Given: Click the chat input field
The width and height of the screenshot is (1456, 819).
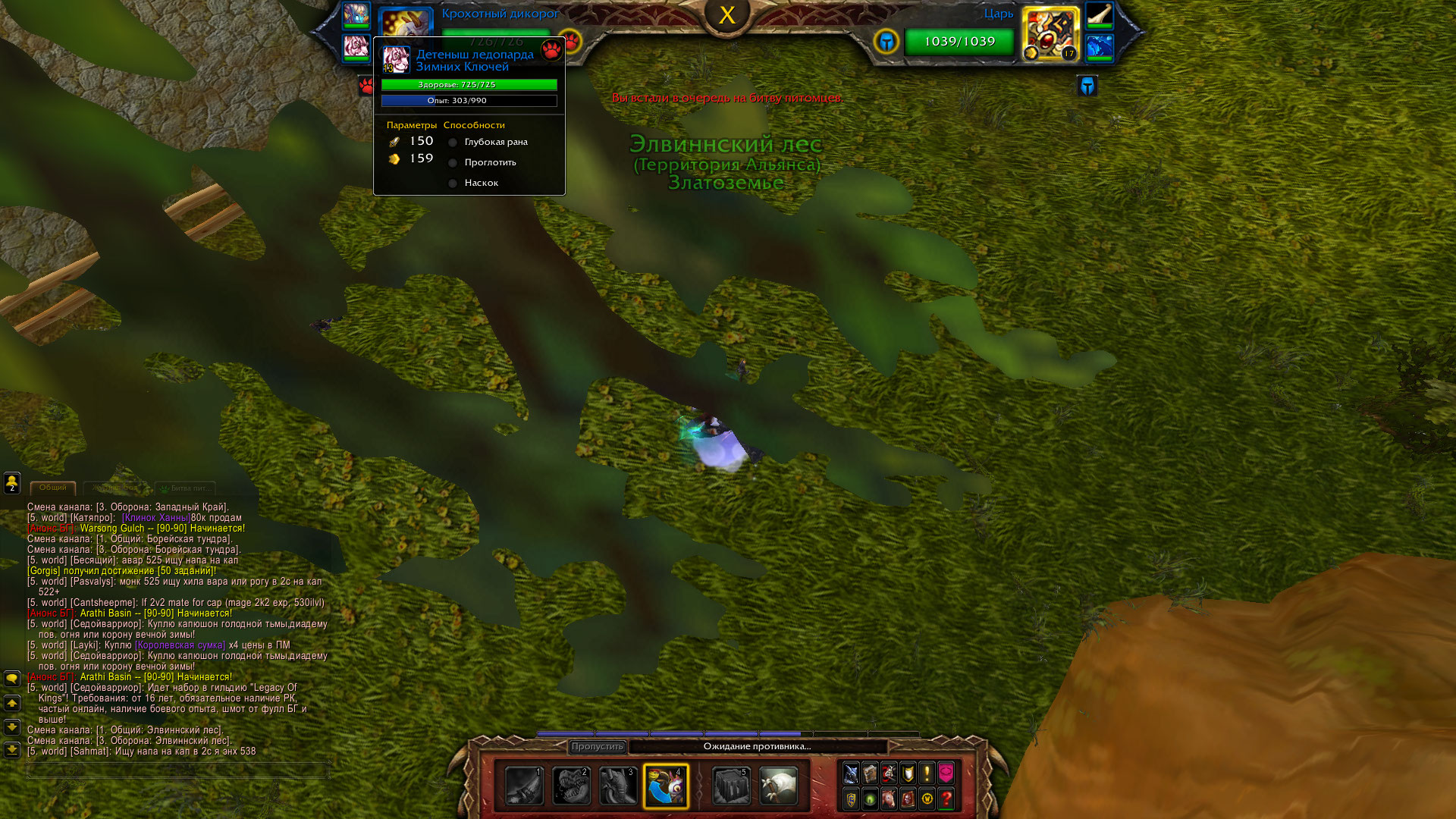Looking at the screenshot, I should 178,770.
